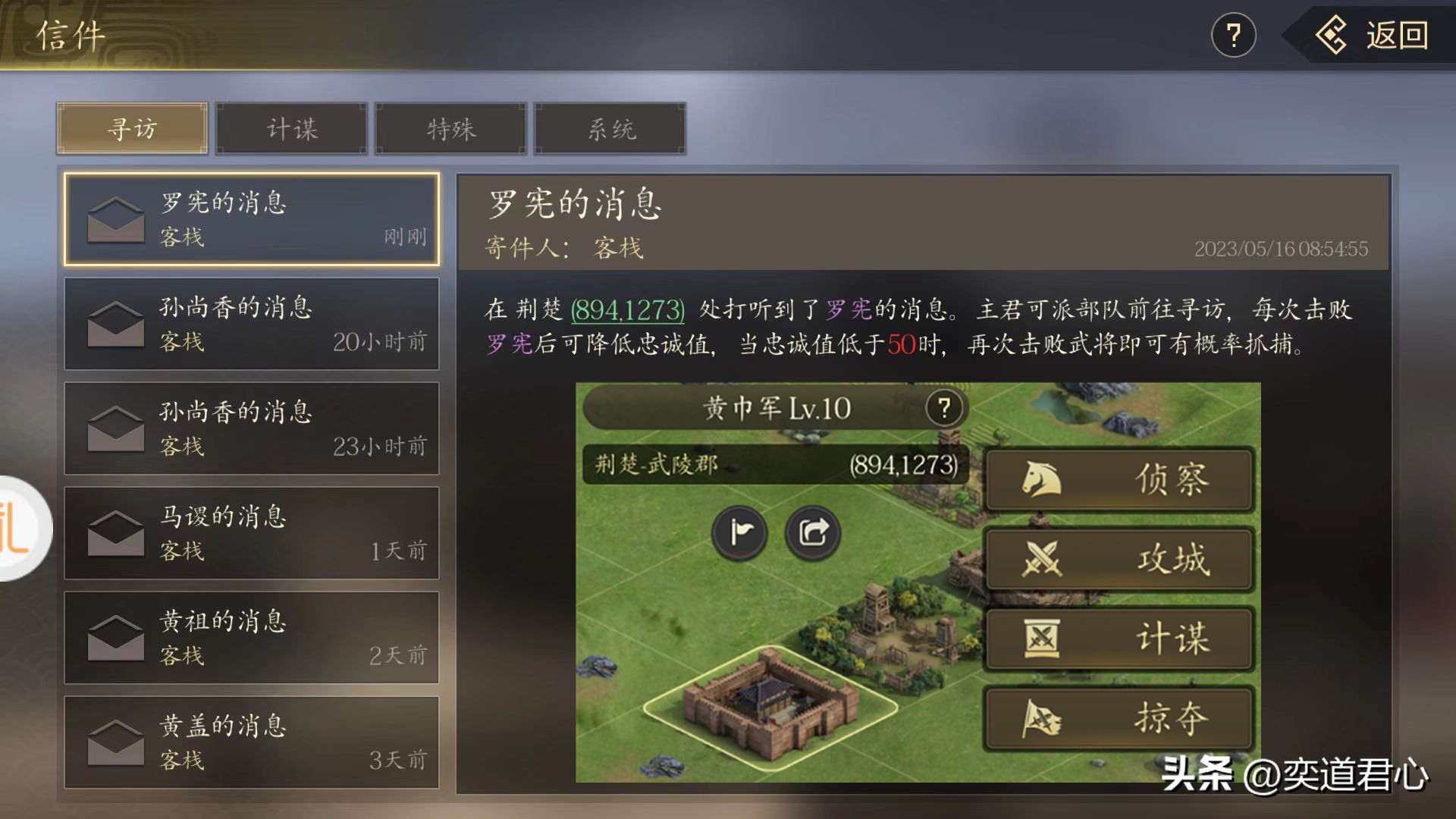Switch to the 特殊 tab
The image size is (1456, 819).
(x=450, y=128)
